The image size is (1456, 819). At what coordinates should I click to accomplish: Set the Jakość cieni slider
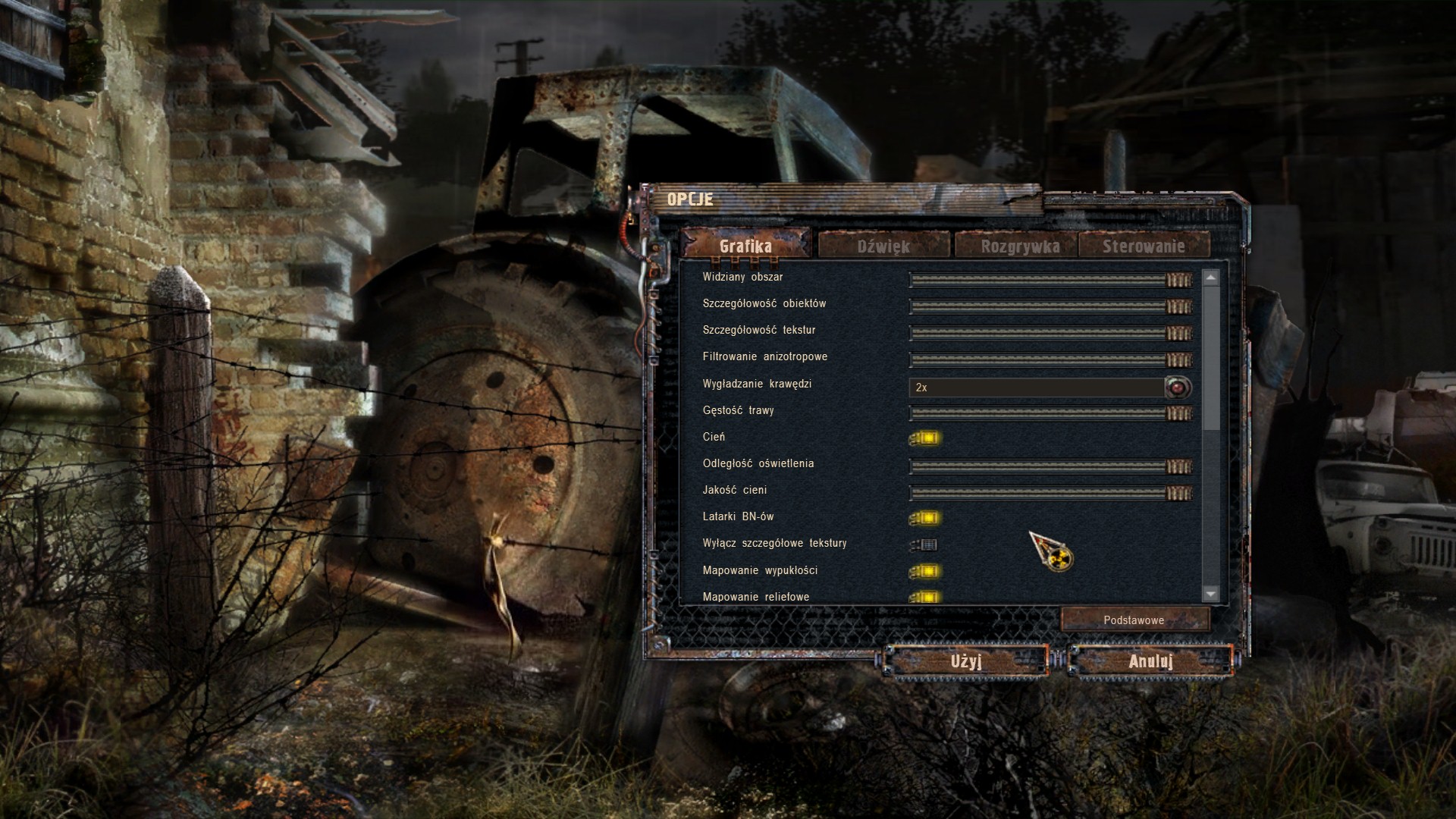[x=1050, y=494]
